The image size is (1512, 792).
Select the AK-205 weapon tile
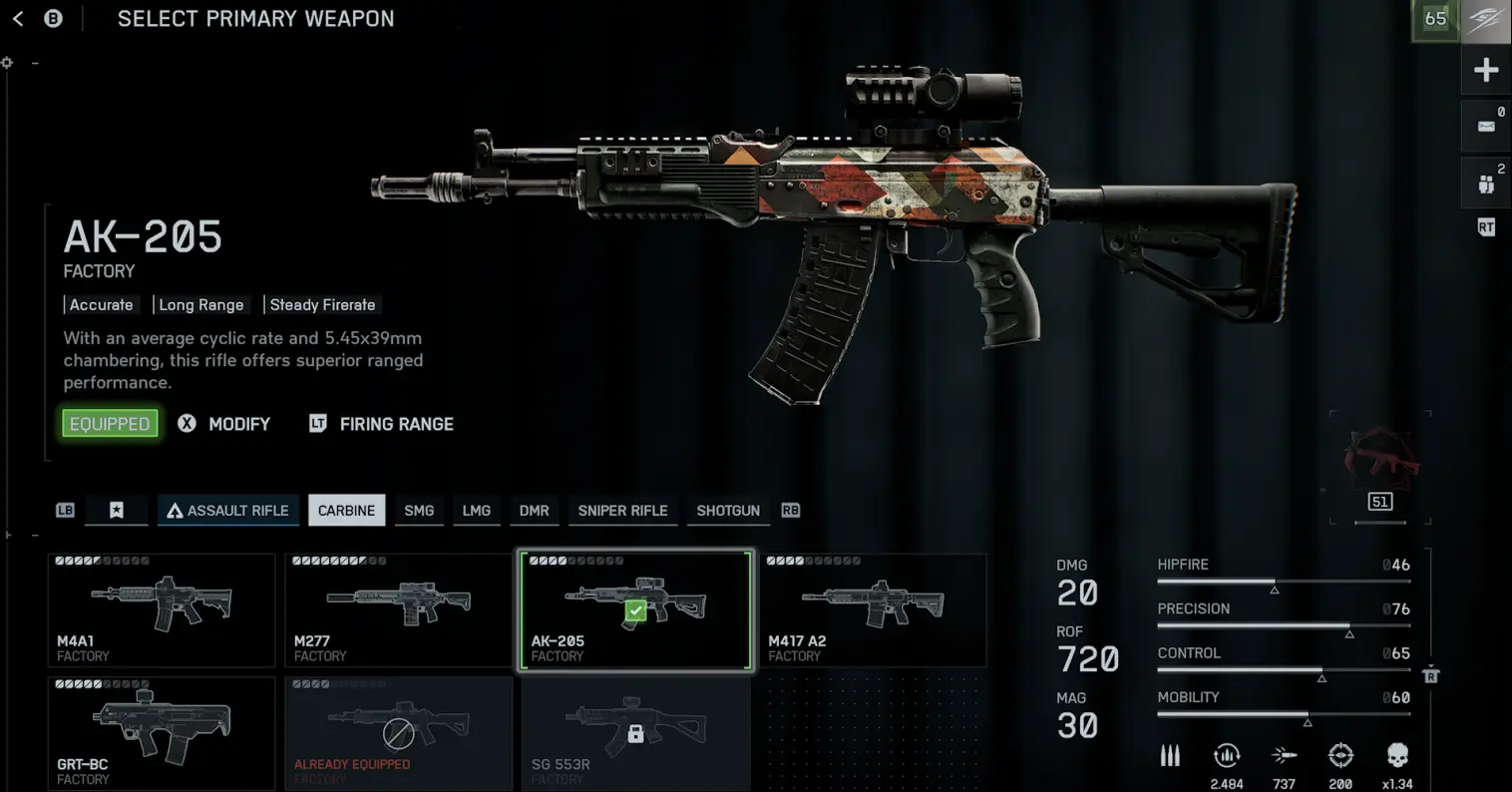coord(635,609)
